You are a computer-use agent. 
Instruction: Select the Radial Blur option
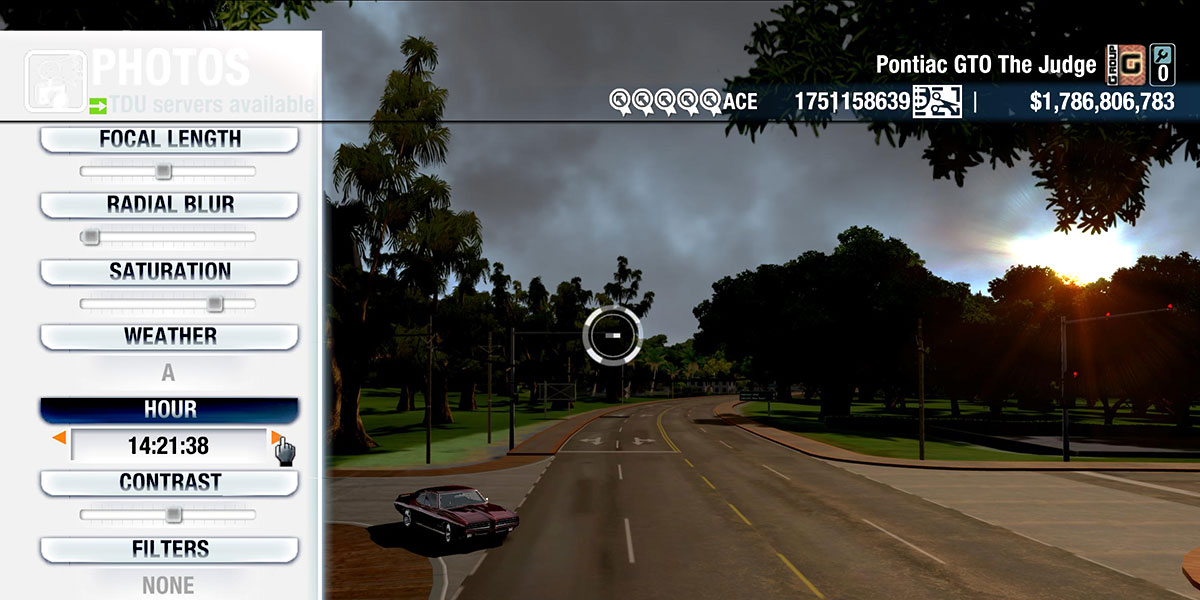pos(169,204)
